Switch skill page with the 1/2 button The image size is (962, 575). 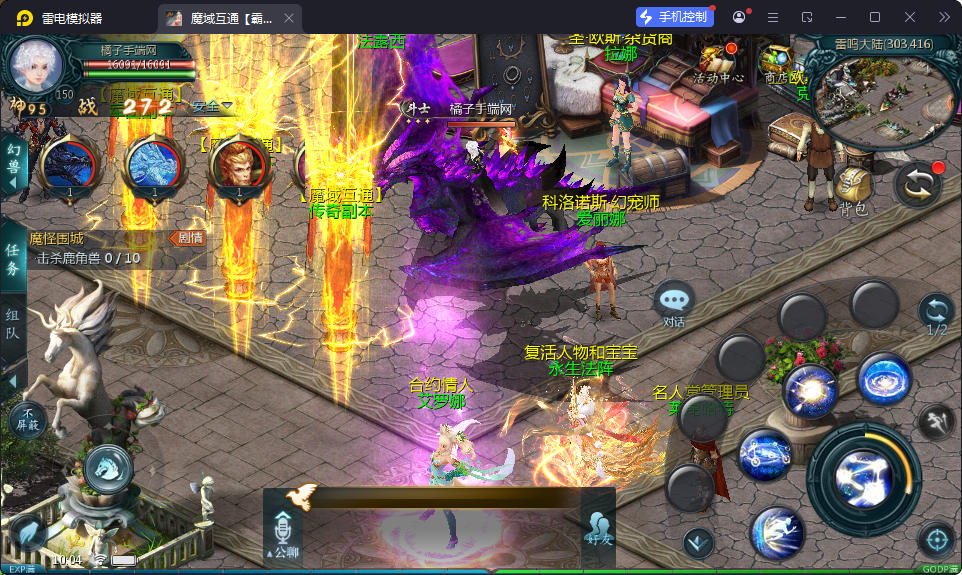coord(936,312)
